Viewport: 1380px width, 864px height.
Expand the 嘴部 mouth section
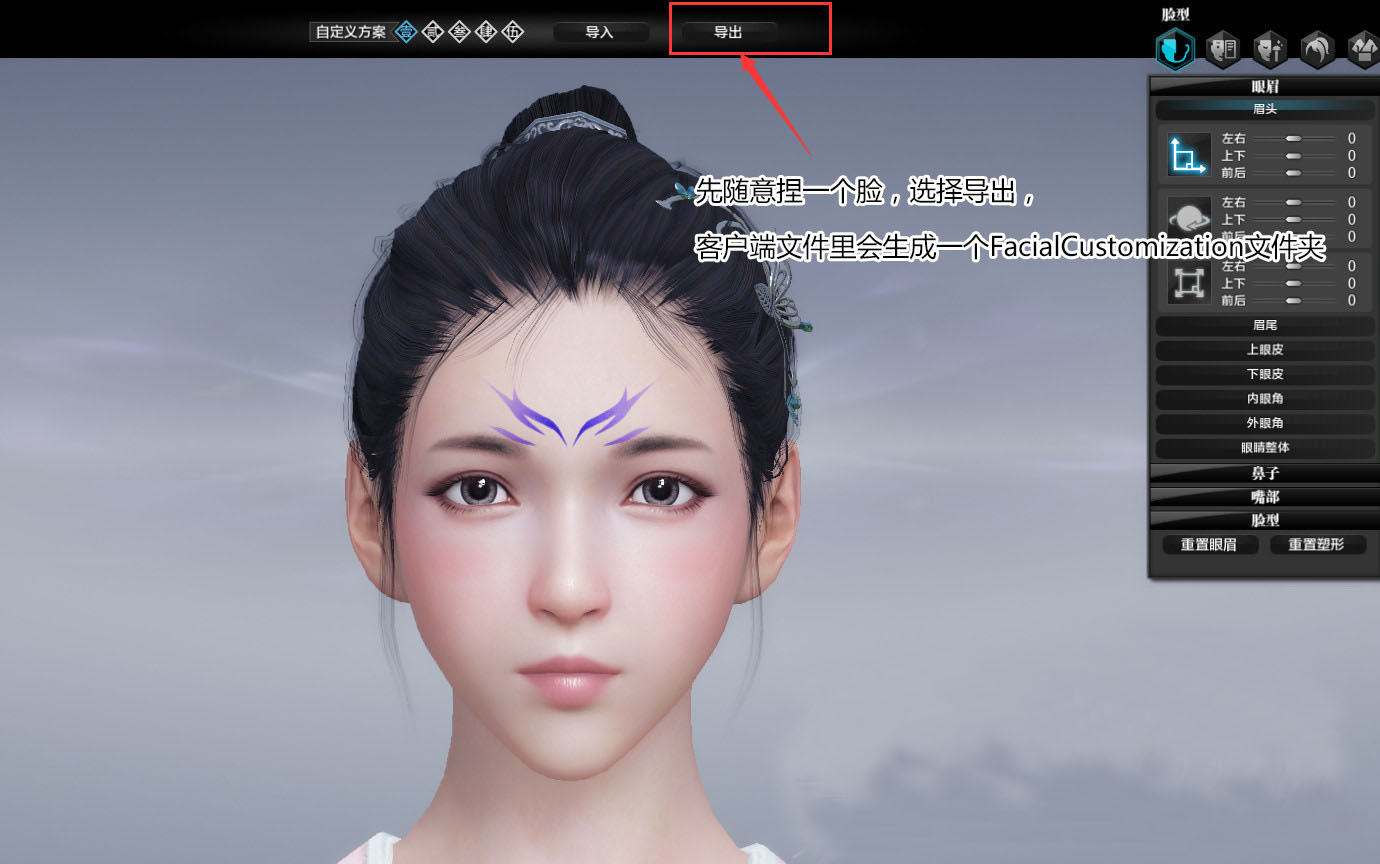pyautogui.click(x=1264, y=496)
